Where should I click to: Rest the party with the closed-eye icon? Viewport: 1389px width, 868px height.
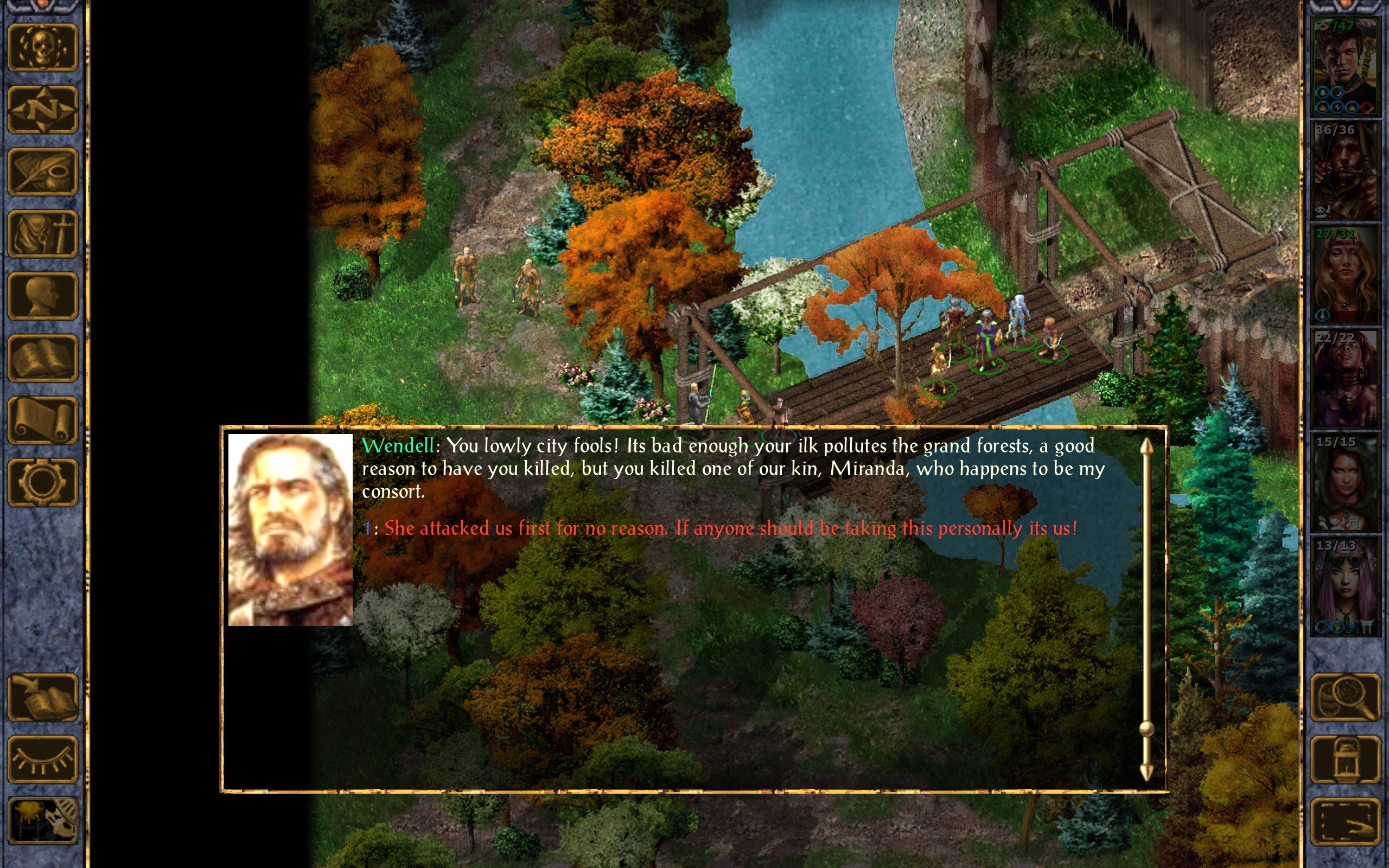click(43, 759)
